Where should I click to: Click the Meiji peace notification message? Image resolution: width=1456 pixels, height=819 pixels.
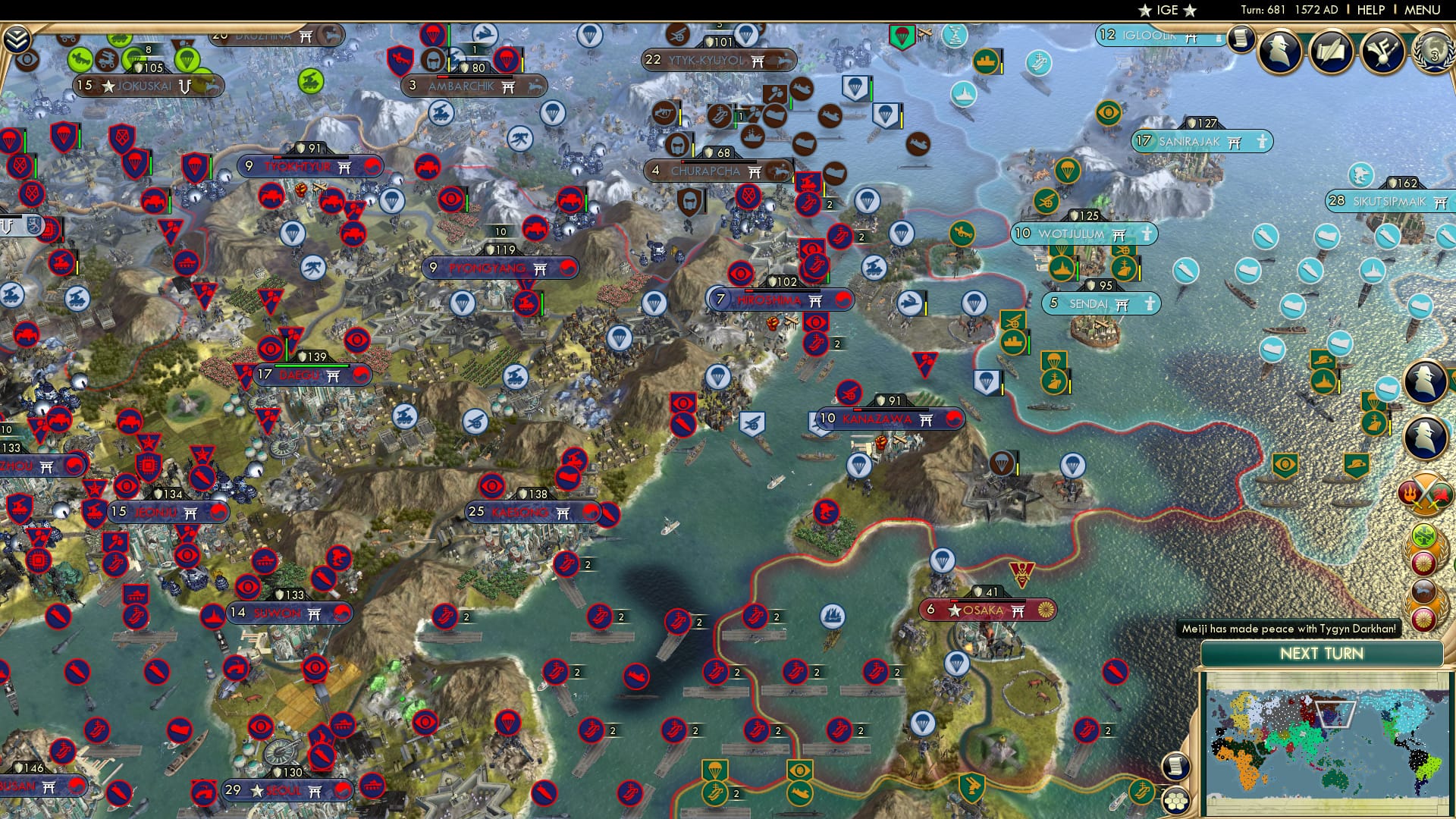(1289, 629)
